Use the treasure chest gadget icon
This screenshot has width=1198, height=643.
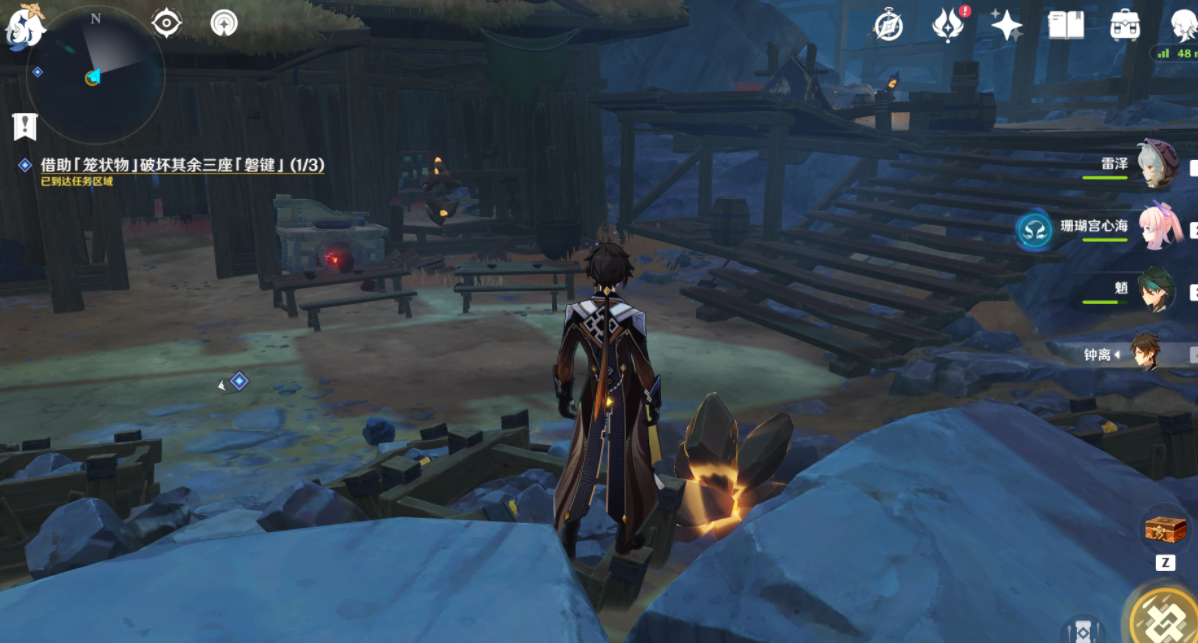click(x=1164, y=528)
